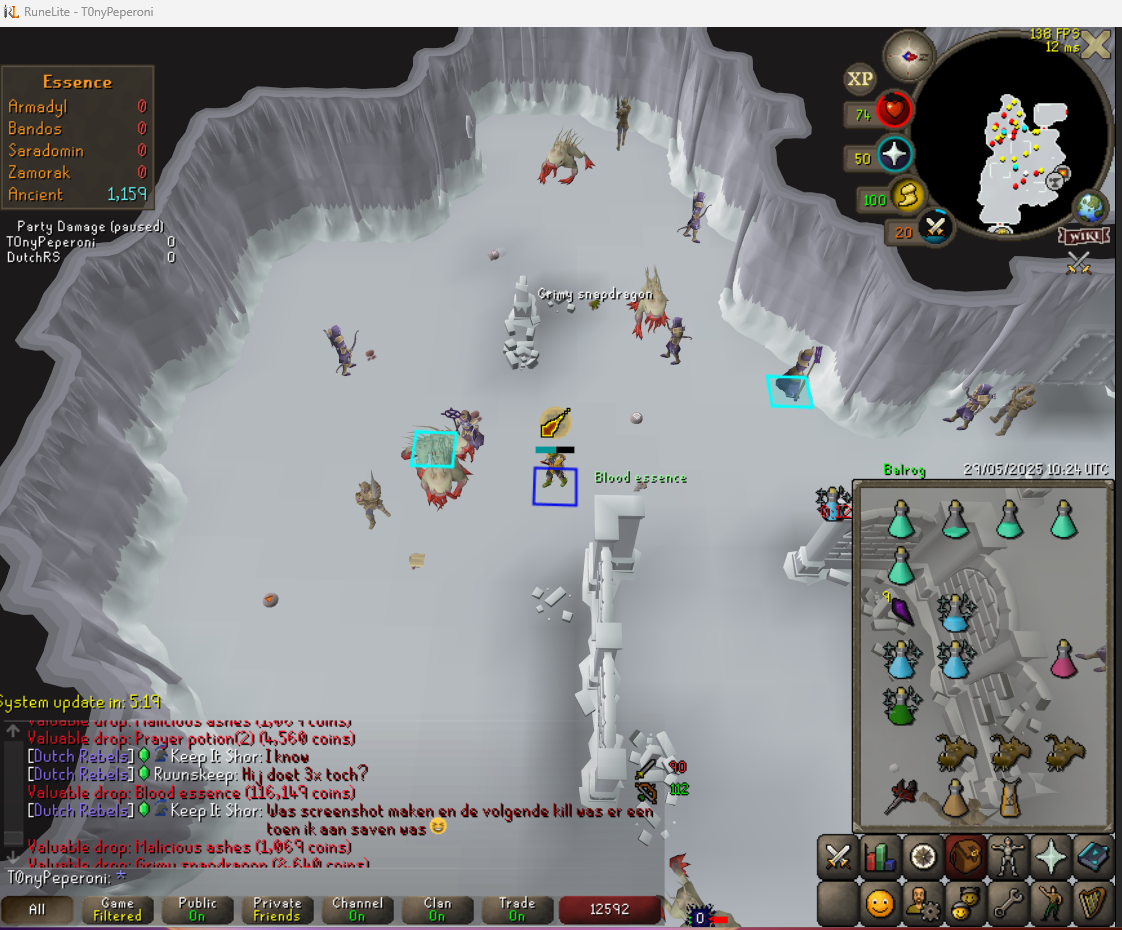Select the purple dart stack in inventory
This screenshot has height=930, width=1122.
pos(901,610)
